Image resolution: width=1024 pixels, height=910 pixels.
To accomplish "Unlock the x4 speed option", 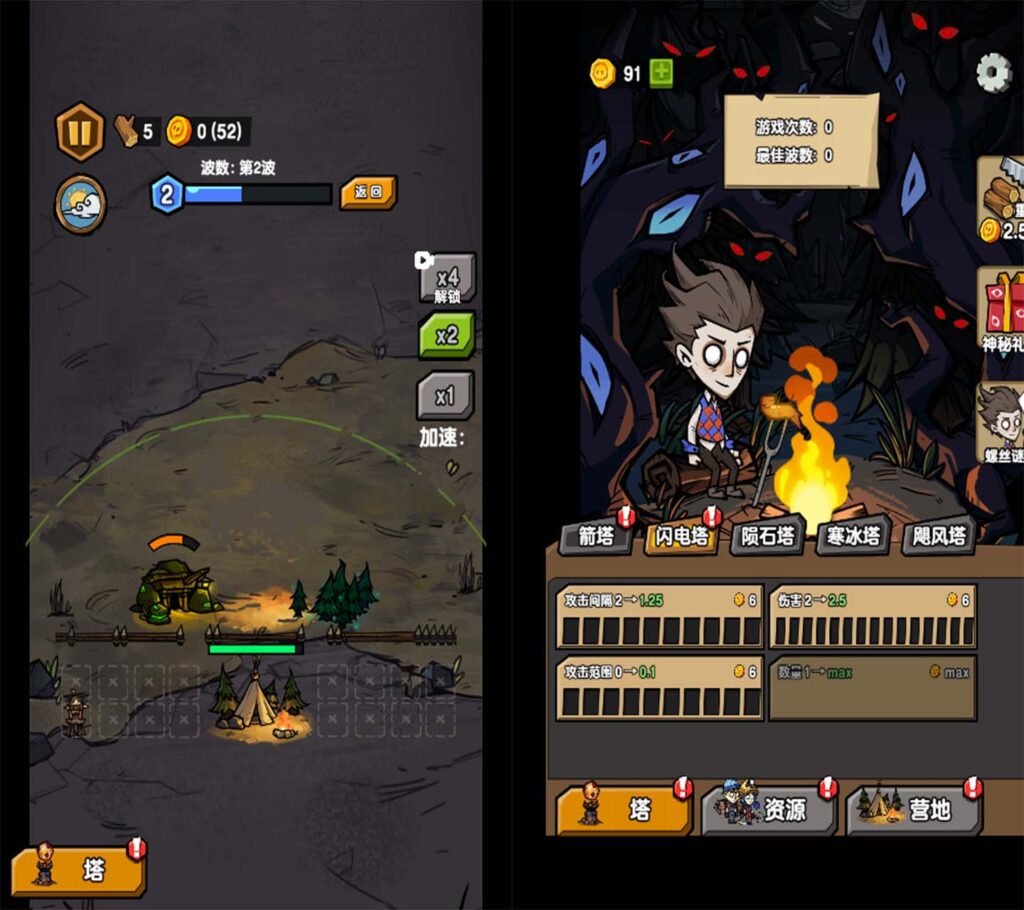I will pos(446,277).
